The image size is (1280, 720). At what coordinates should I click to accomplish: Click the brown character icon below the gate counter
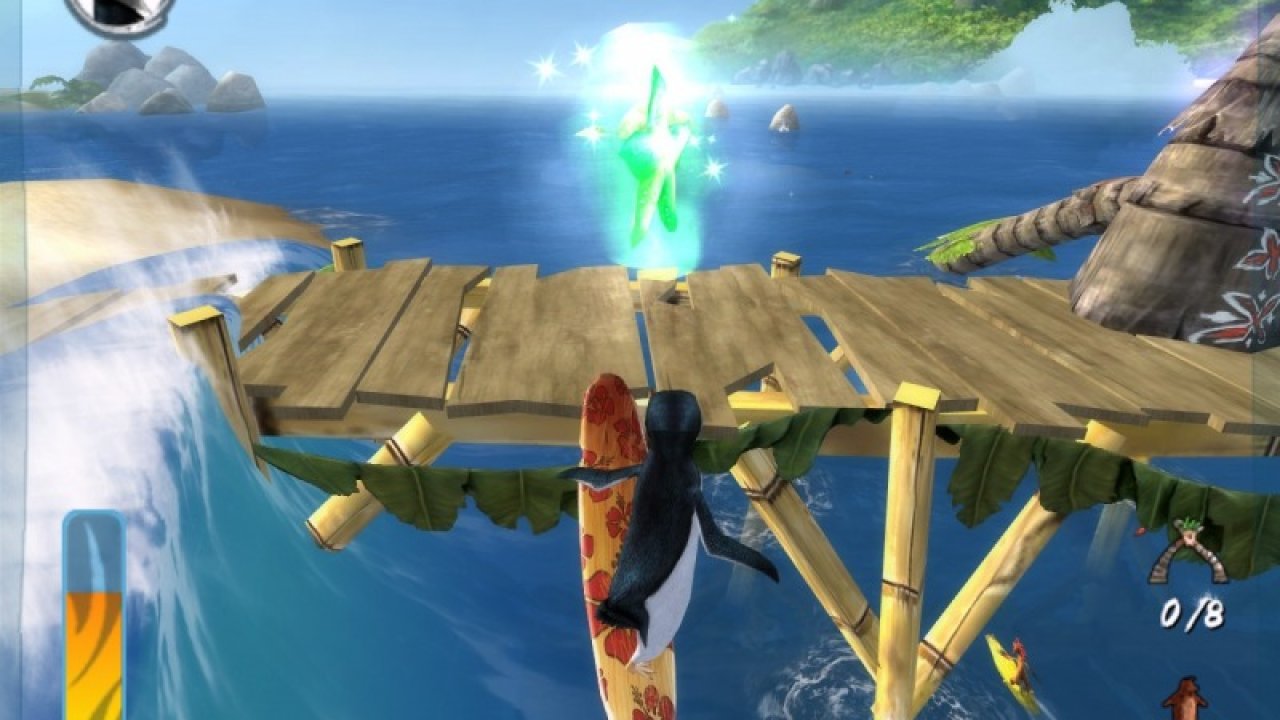(1187, 699)
